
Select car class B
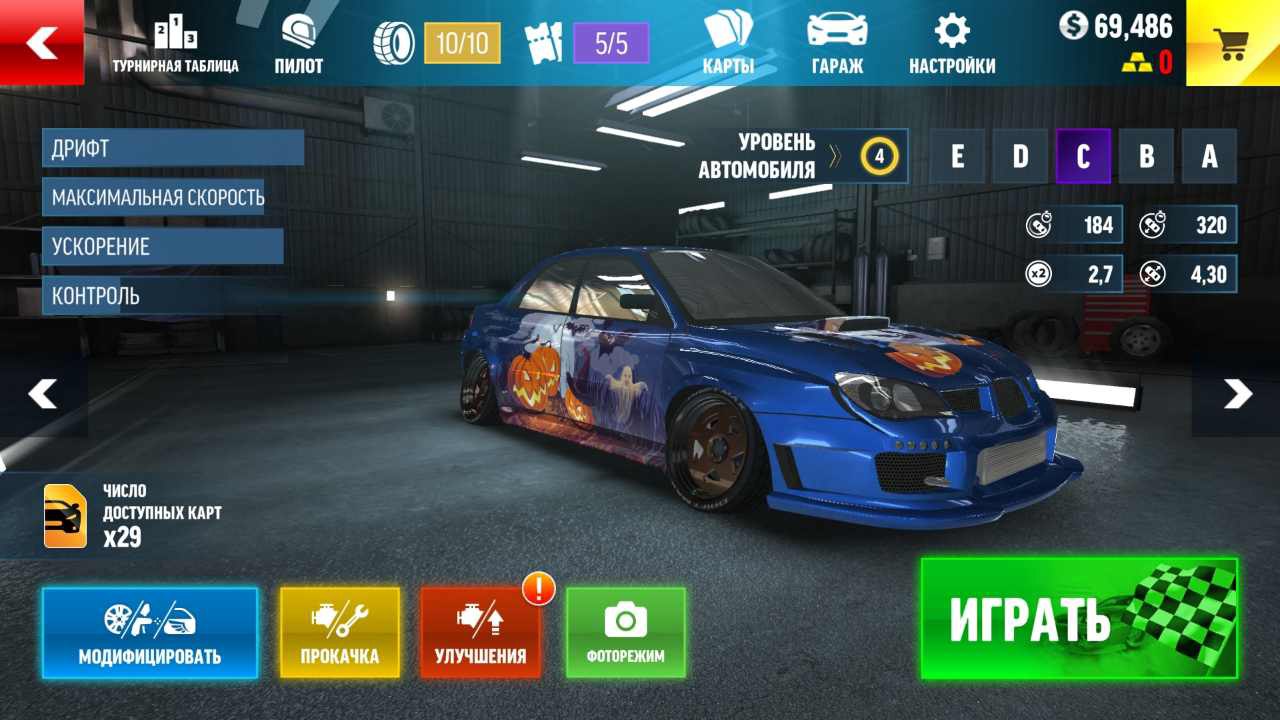pos(1146,157)
